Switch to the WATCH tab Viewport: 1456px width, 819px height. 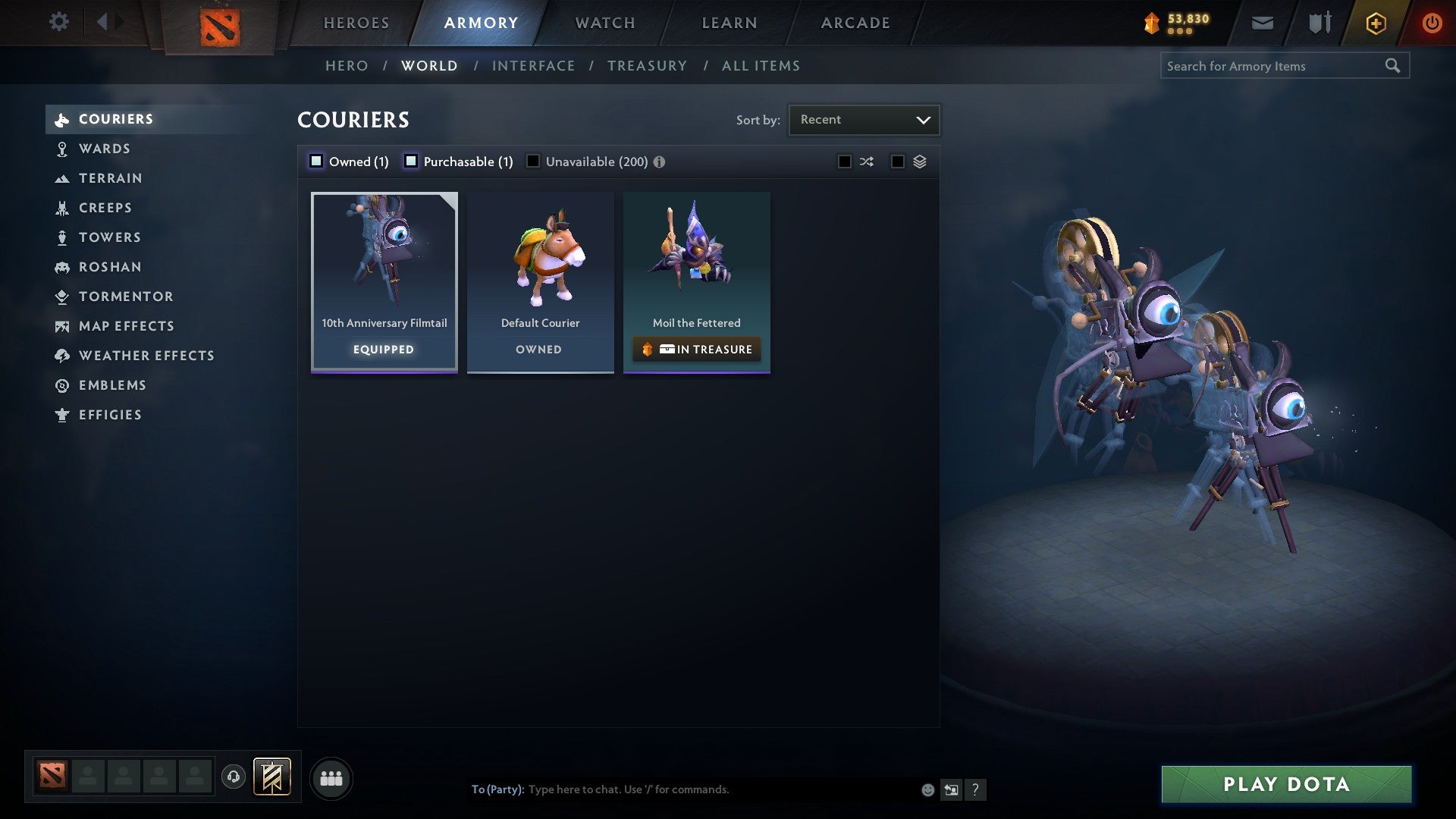[604, 22]
